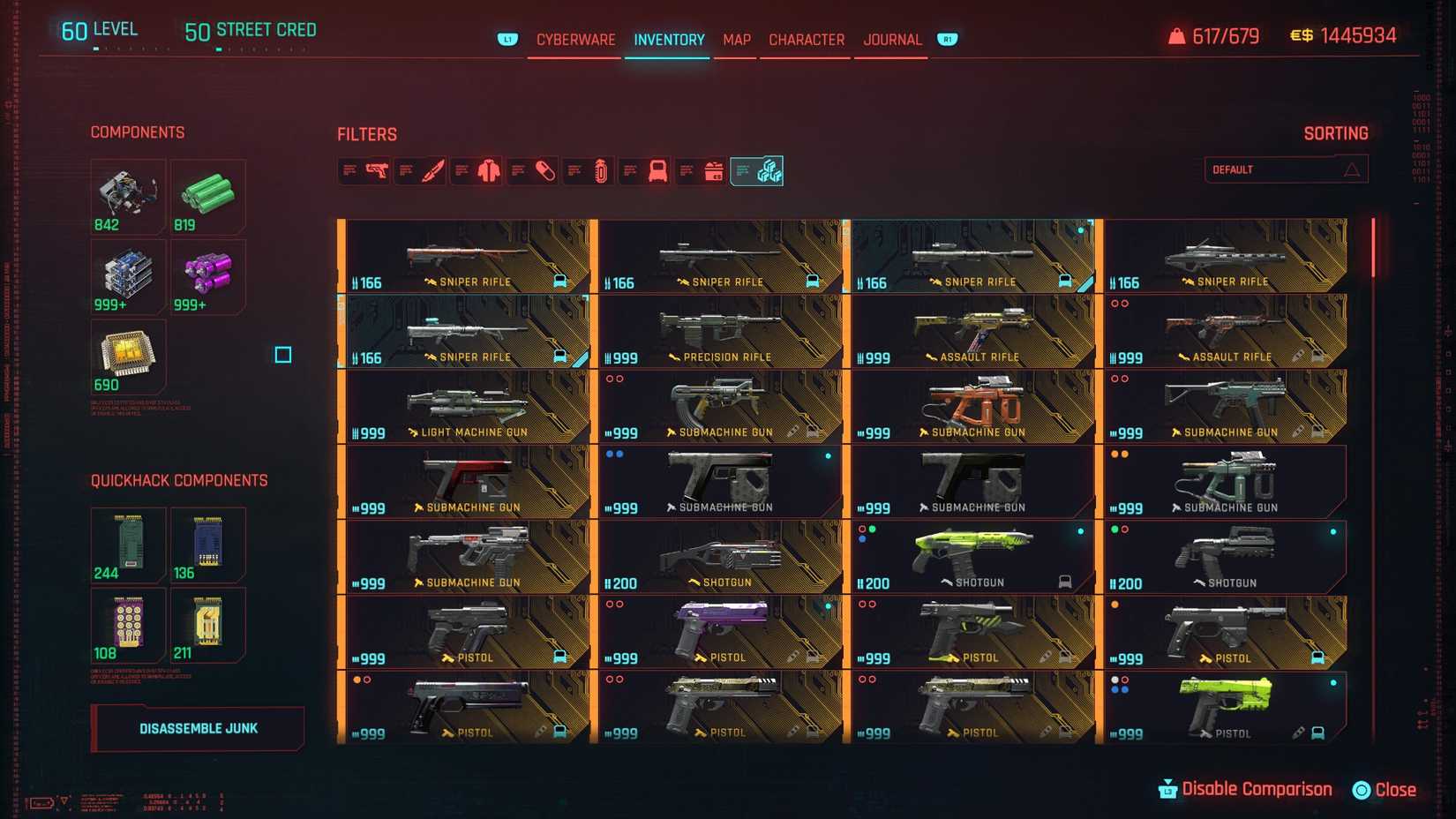Select the ranged weapons filter icon
Image resolution: width=1456 pixels, height=819 pixels.
pos(378,170)
